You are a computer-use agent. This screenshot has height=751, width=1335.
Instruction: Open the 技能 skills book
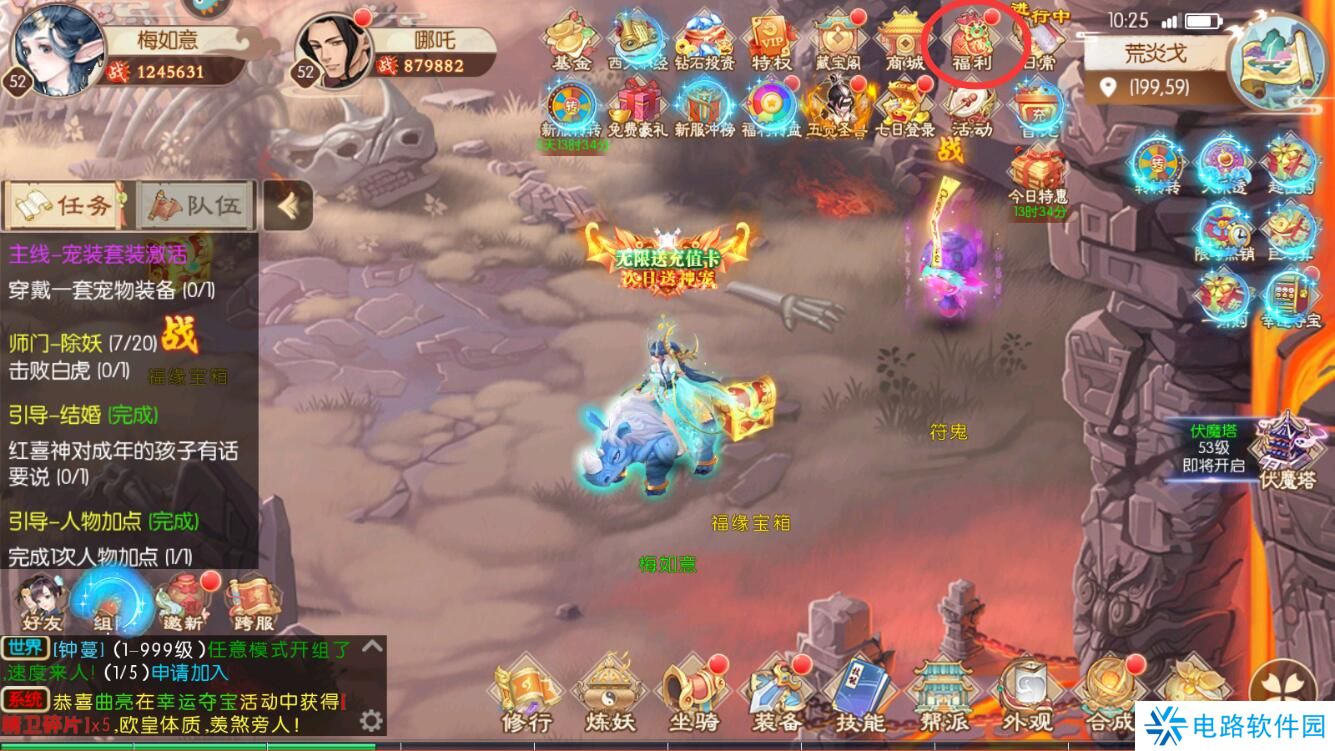859,695
